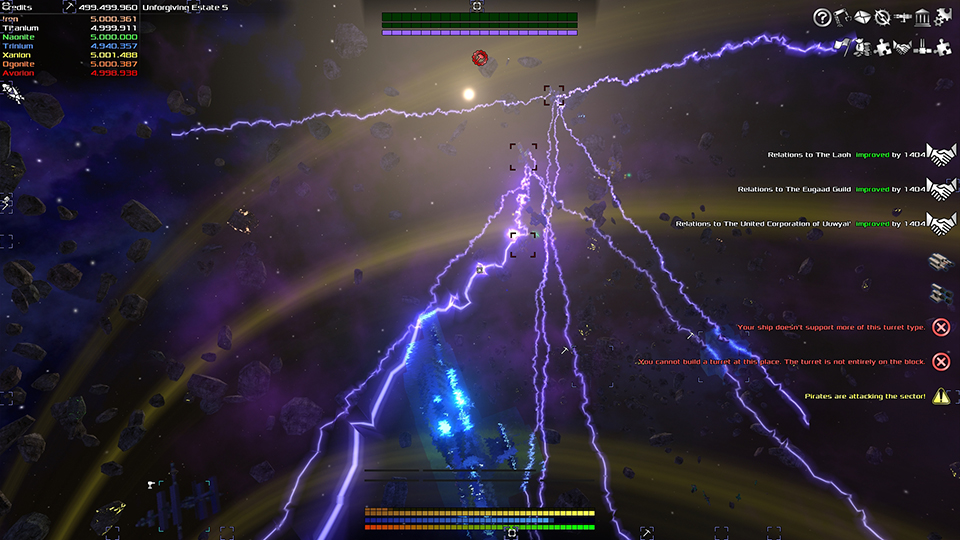Dismiss the turret type not supported error

click(x=941, y=327)
